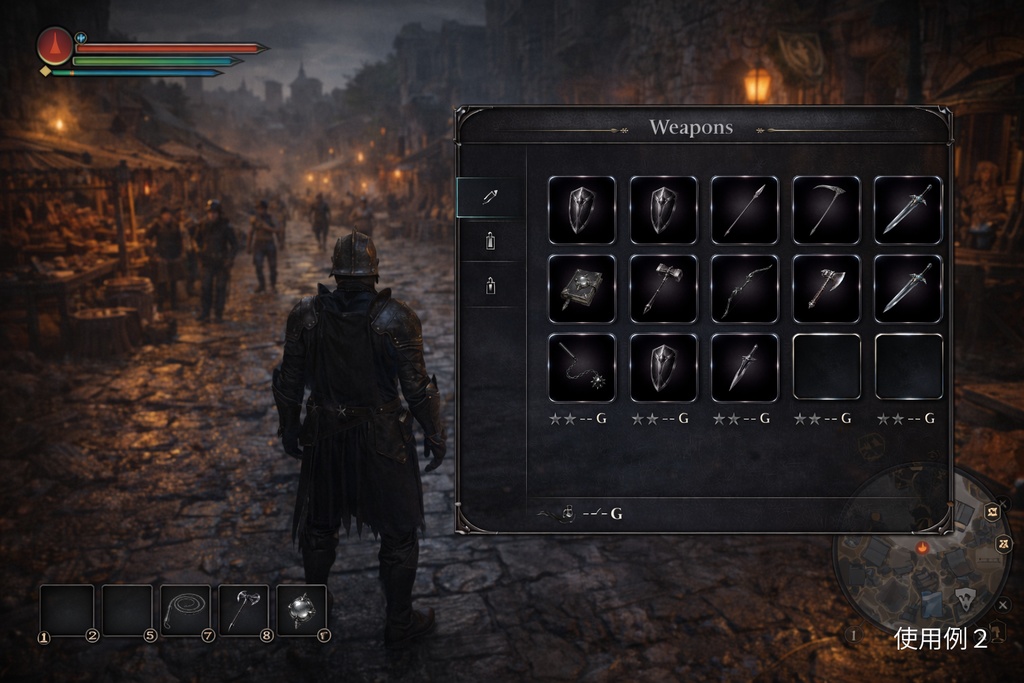Viewport: 1024px width, 683px height.
Task: Pick the spiked flail weapon slot
Action: [581, 368]
